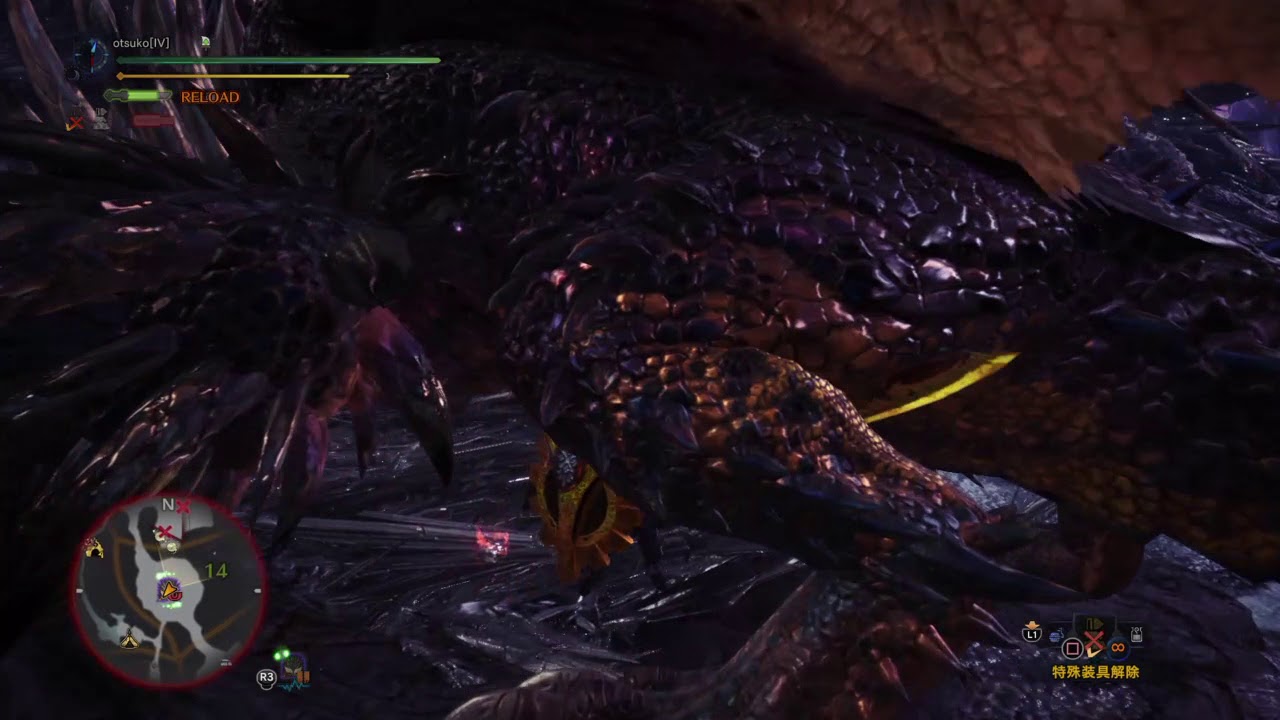Select the blue barrel item in item bar
Viewport: 1280px width, 720px height.
pyautogui.click(x=1056, y=634)
